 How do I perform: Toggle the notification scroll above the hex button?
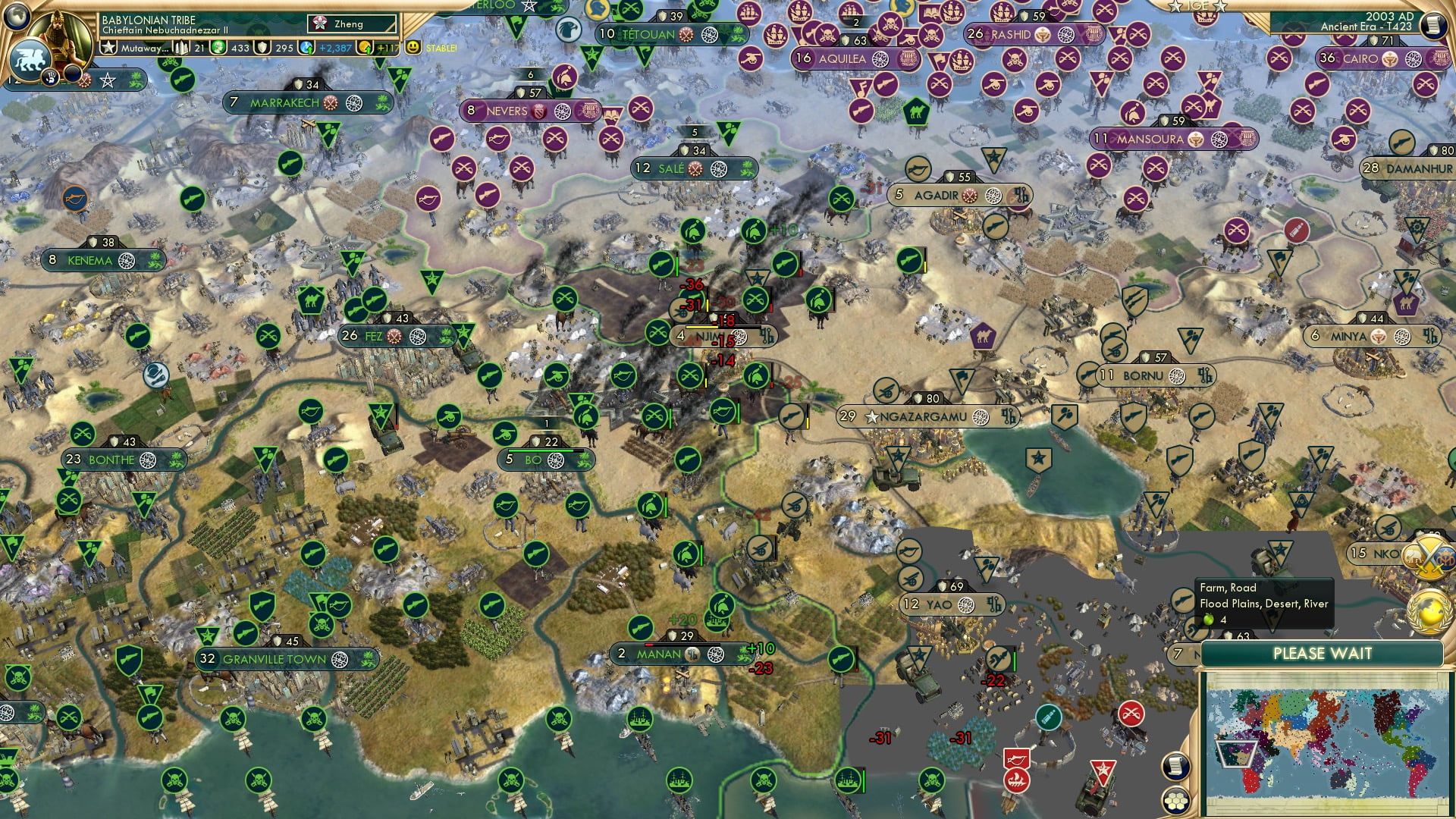click(x=1175, y=767)
